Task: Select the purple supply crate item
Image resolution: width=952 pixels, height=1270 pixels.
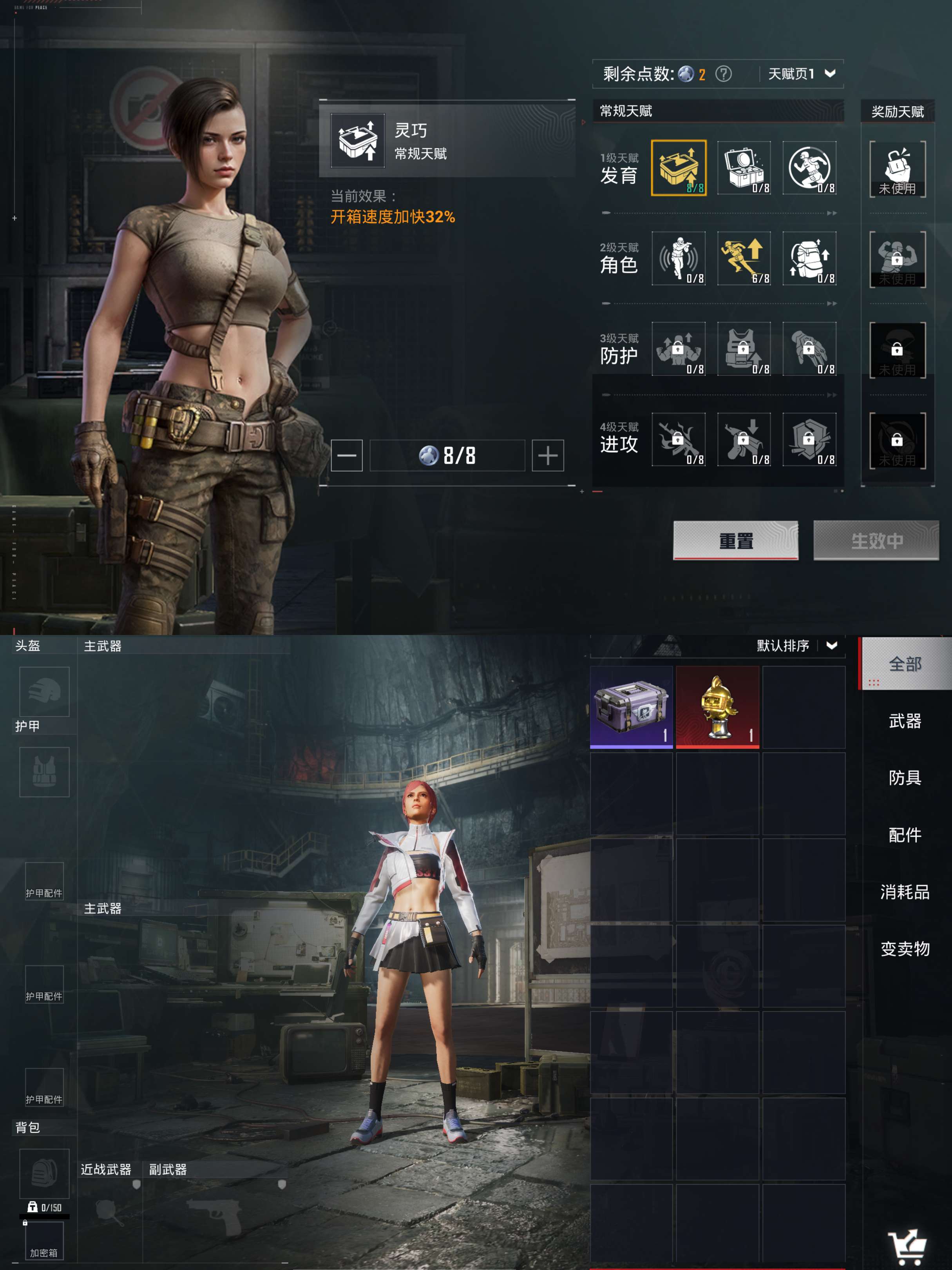Action: click(631, 707)
